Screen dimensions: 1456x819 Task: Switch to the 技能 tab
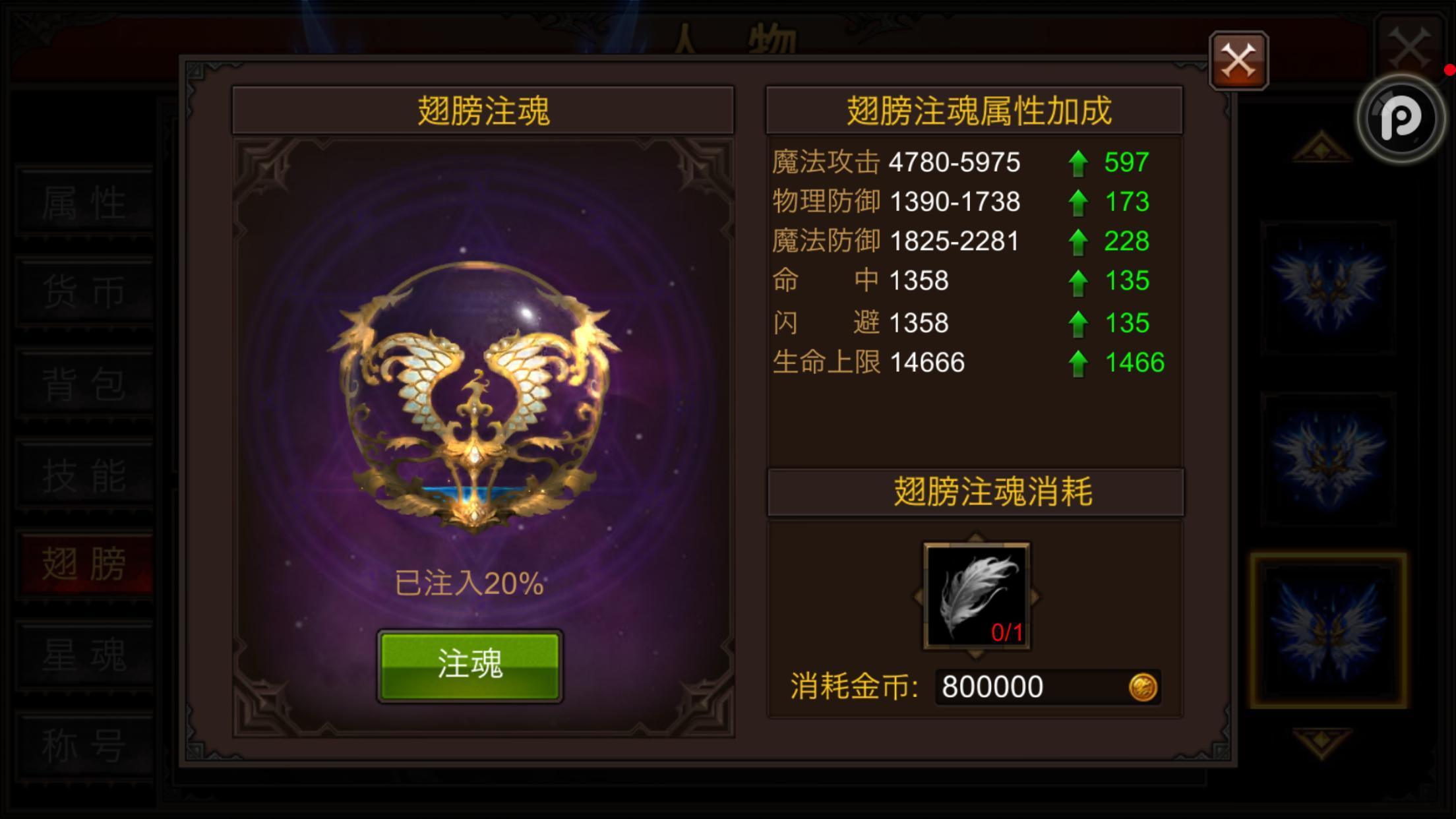84,475
